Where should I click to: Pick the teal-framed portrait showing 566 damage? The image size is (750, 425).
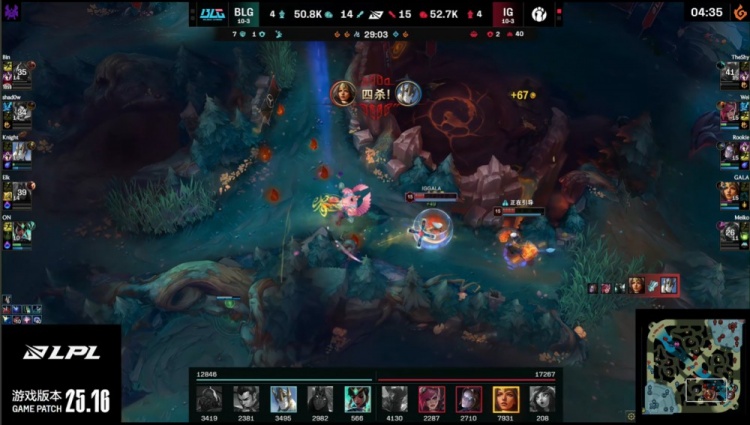tap(357, 399)
